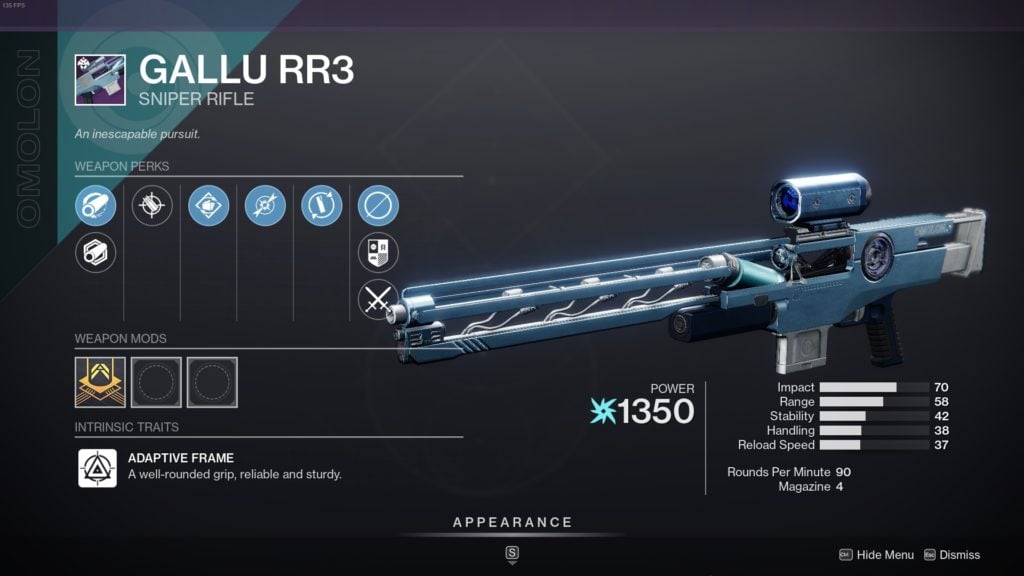
Task: Inspect the Adaptive Frame intrinsic trait
Action: click(x=98, y=467)
